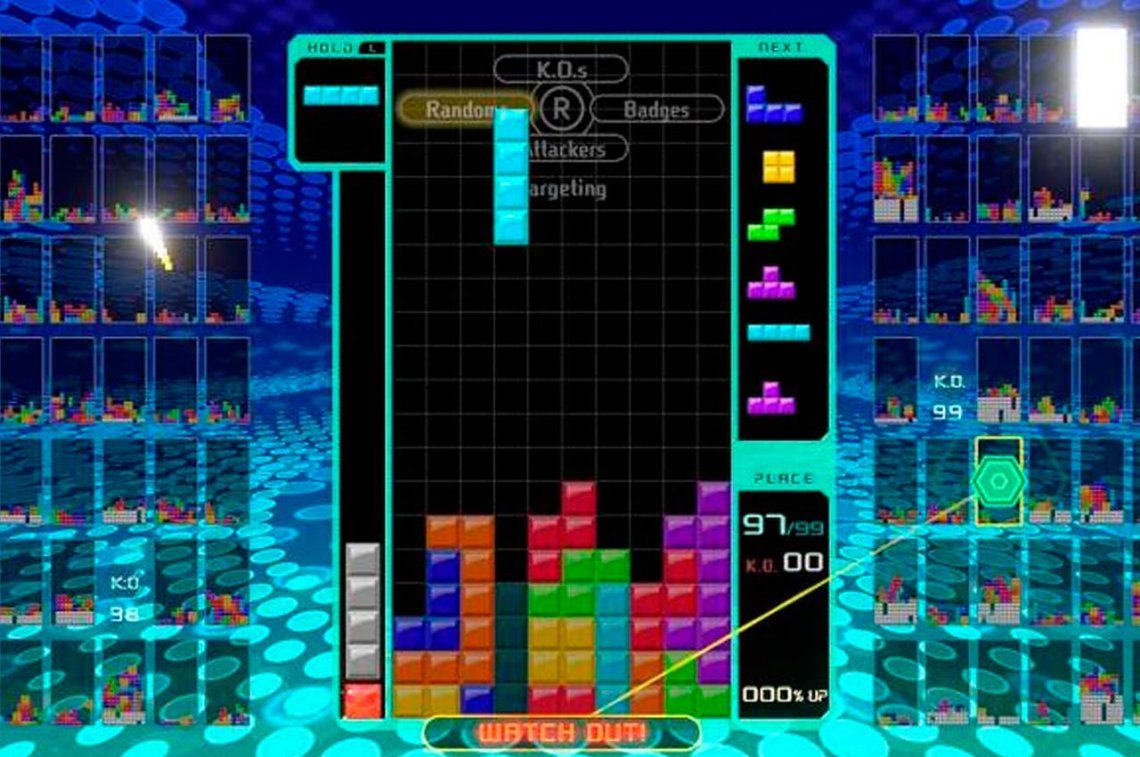Viewport: 1140px width, 757px height.
Task: Switch targeting to Badges
Action: point(657,109)
